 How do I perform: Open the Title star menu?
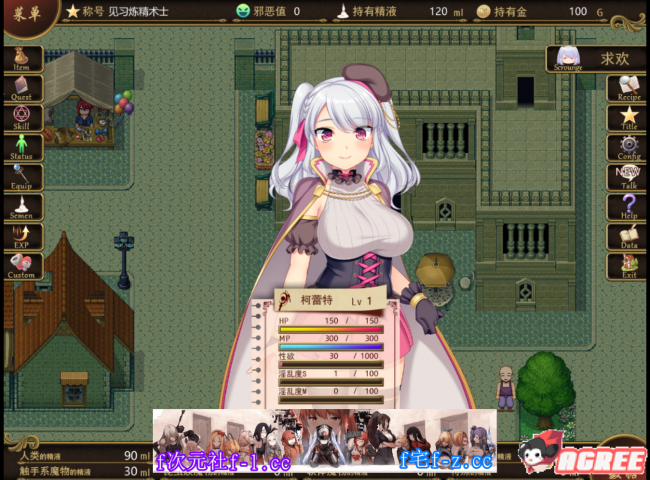click(628, 119)
